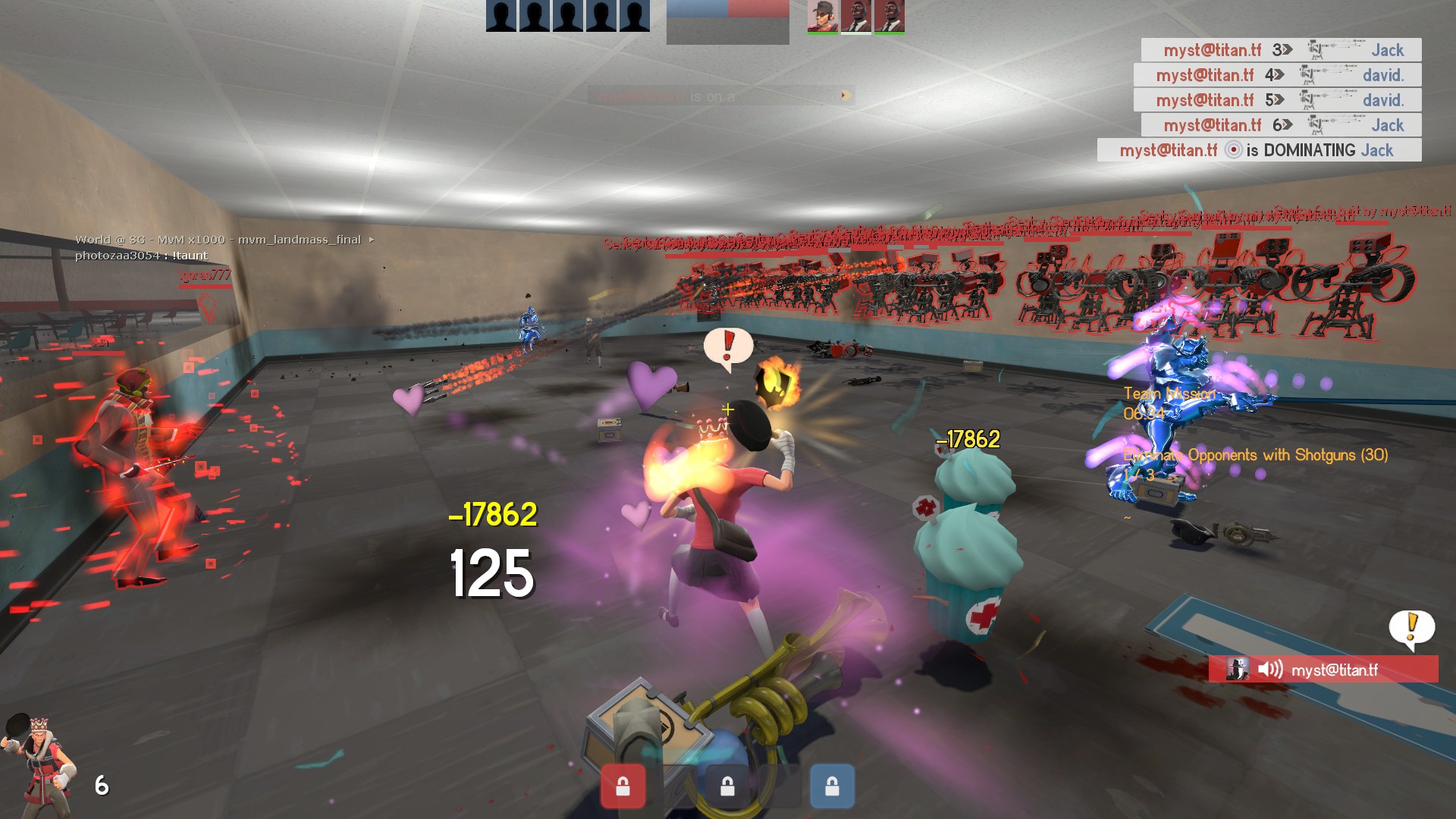The height and width of the screenshot is (819, 1456).
Task: Select the red team Sniper portrait
Action: point(822,17)
